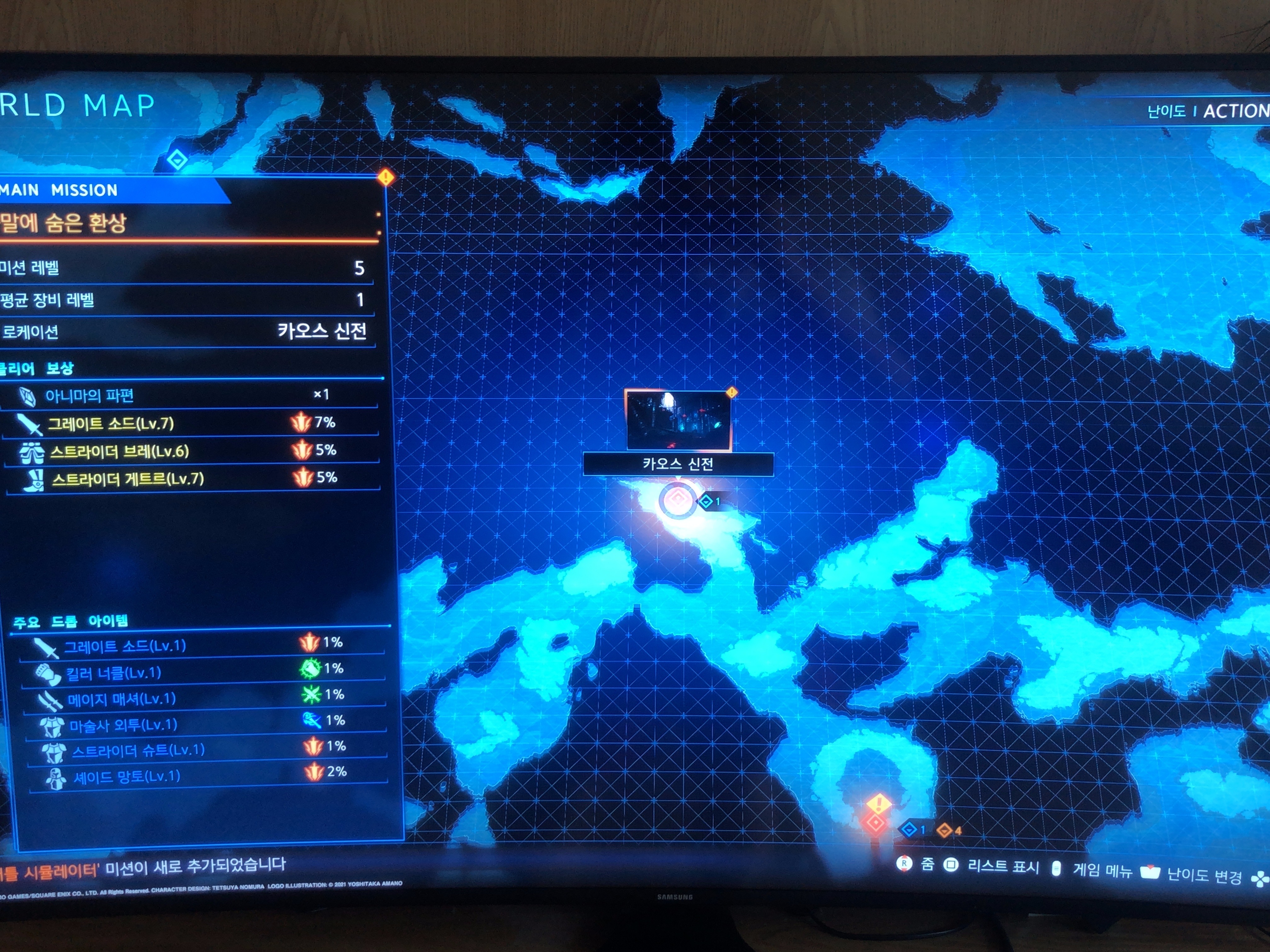
Task: Click the 카오스 신전 location label
Action: point(678,464)
